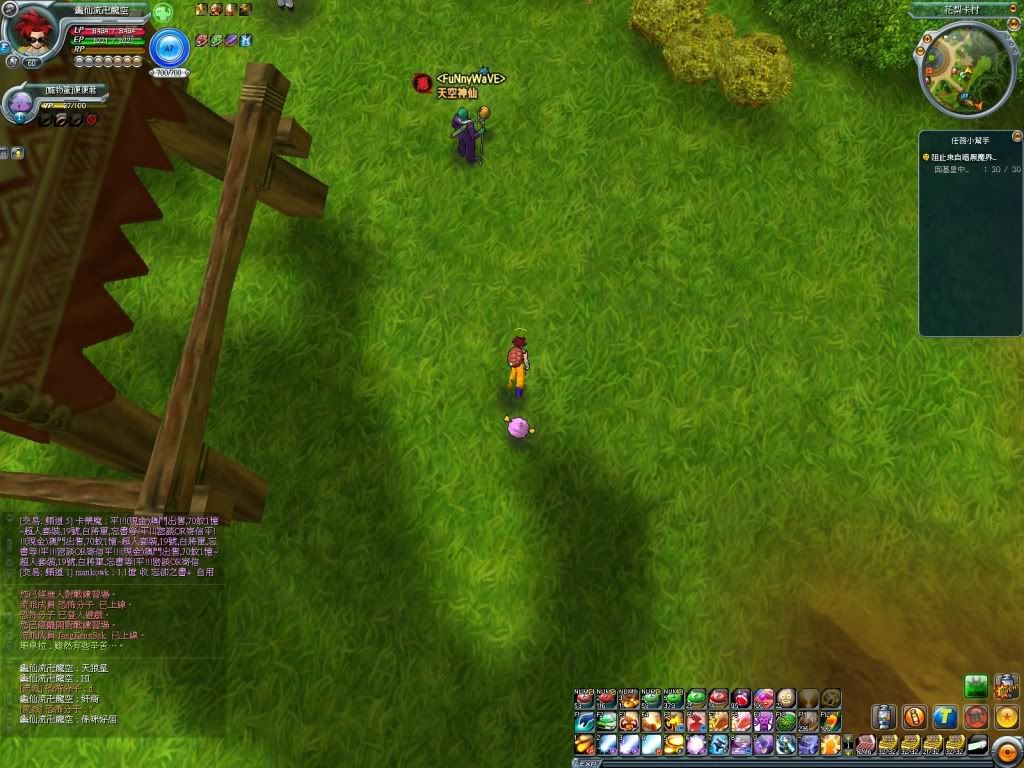Click the red-haired player portrait
Image resolution: width=1024 pixels, height=768 pixels.
31,34
